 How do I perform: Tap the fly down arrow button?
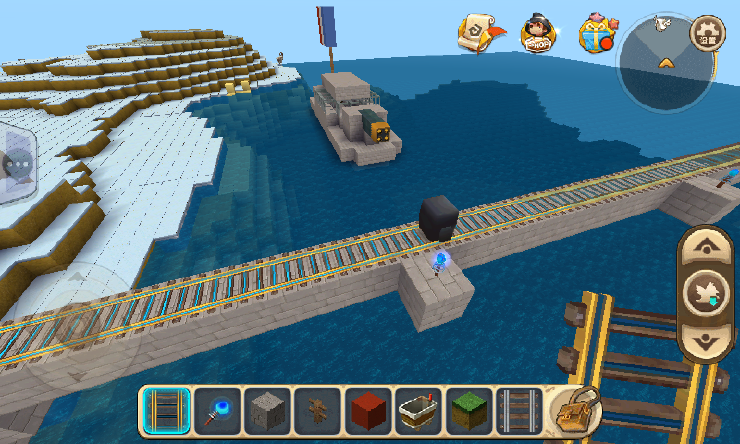coord(707,340)
